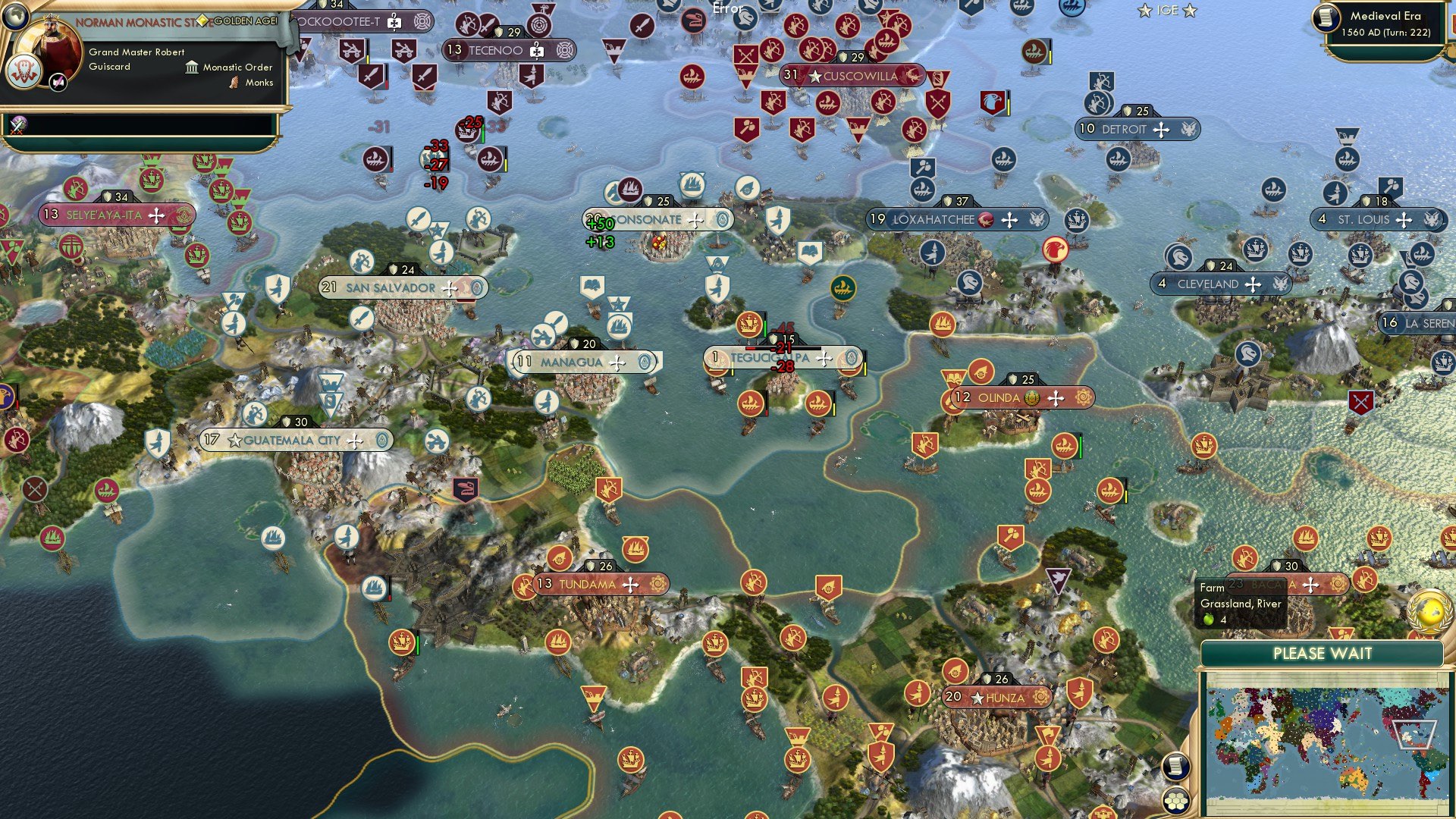Open the notification log scroll icon
Image resolution: width=1456 pixels, height=819 pixels.
[x=1176, y=767]
